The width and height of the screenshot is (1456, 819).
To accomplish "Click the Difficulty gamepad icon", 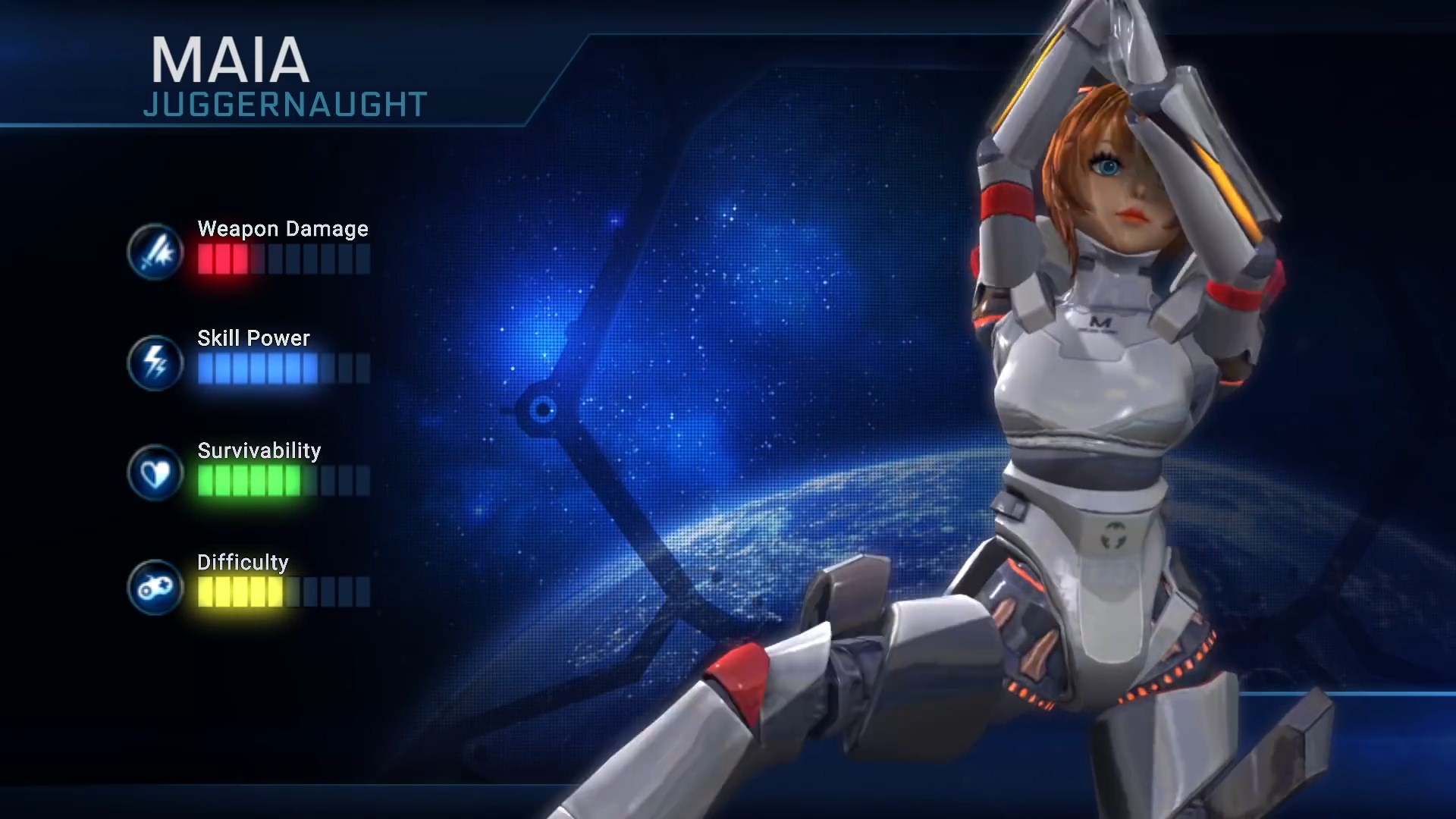I will click(155, 586).
